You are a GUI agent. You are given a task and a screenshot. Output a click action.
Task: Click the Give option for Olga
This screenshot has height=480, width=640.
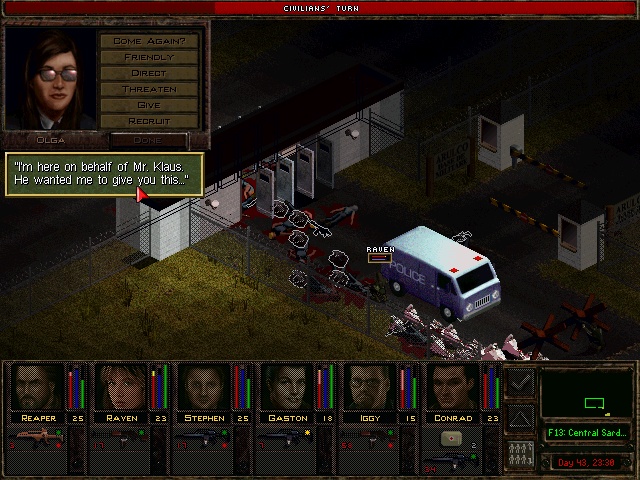tap(149, 105)
